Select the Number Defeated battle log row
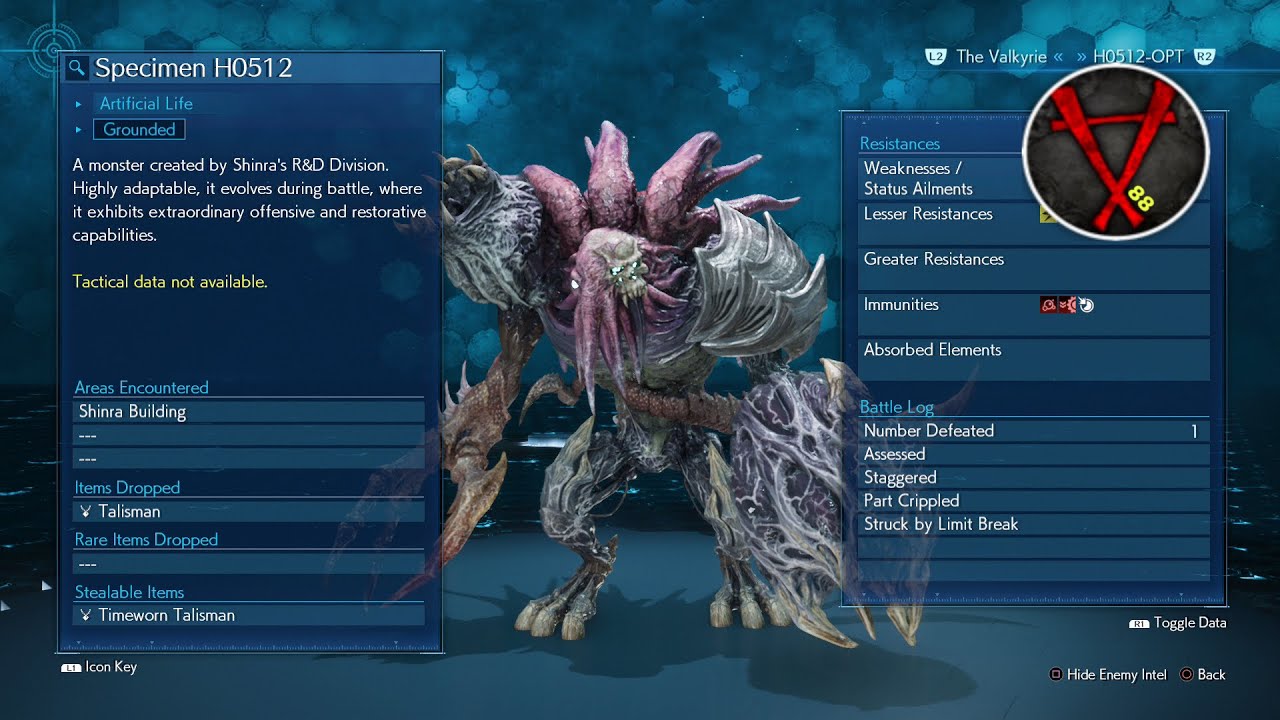 [x=1034, y=431]
